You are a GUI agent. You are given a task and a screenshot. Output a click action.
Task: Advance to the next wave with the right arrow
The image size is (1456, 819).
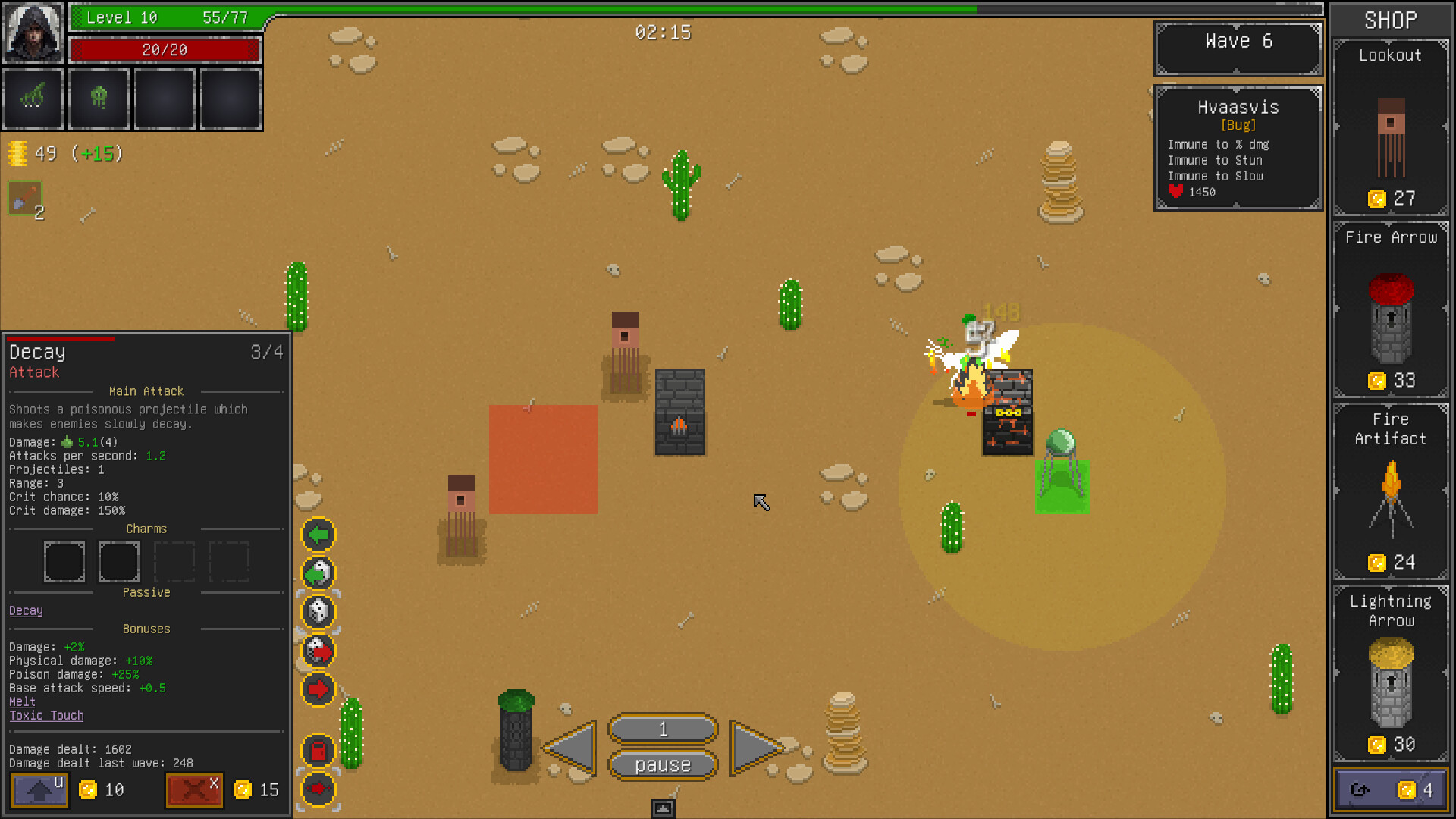click(755, 747)
